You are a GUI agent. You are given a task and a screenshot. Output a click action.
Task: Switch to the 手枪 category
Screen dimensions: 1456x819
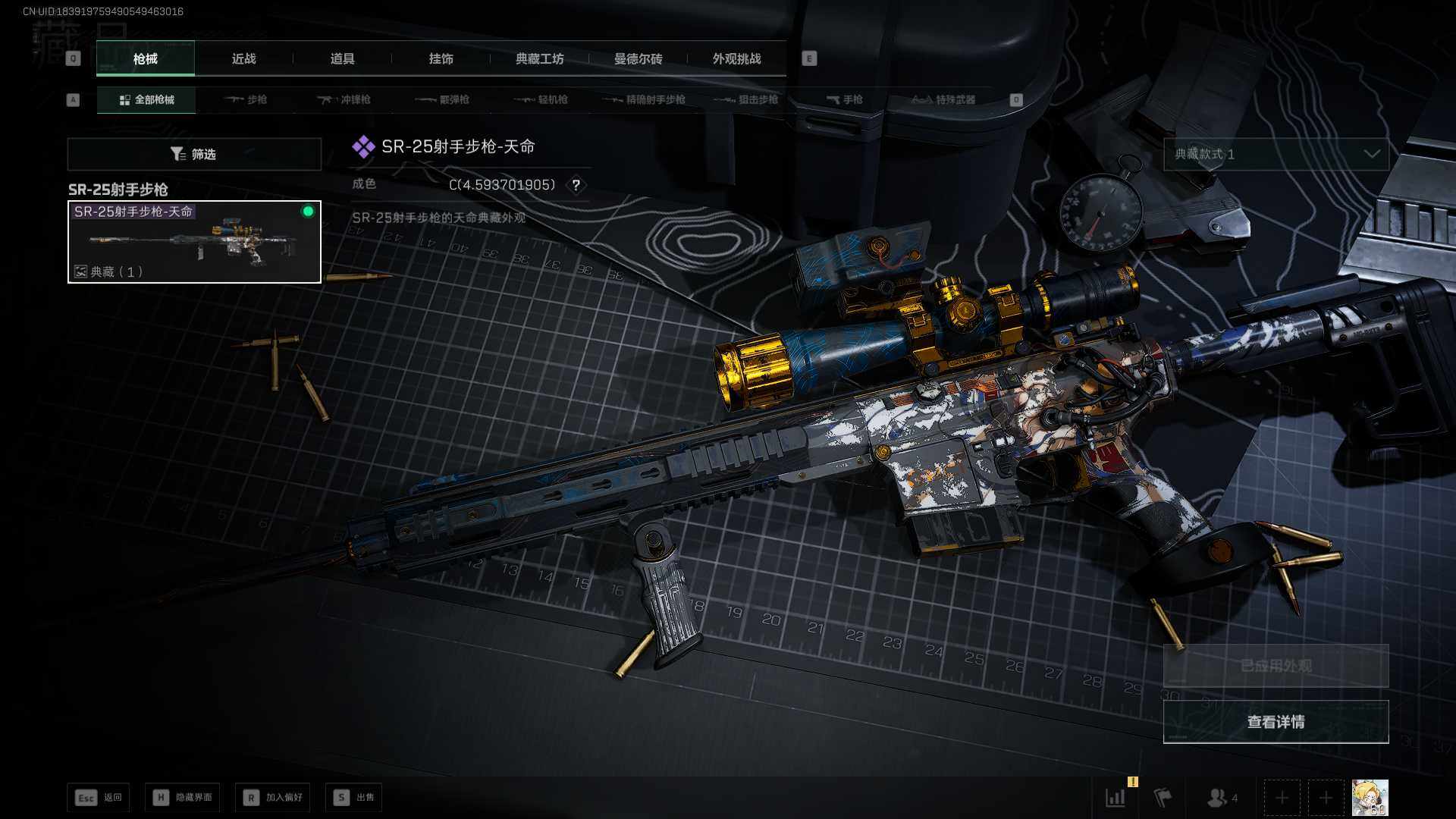(x=844, y=99)
